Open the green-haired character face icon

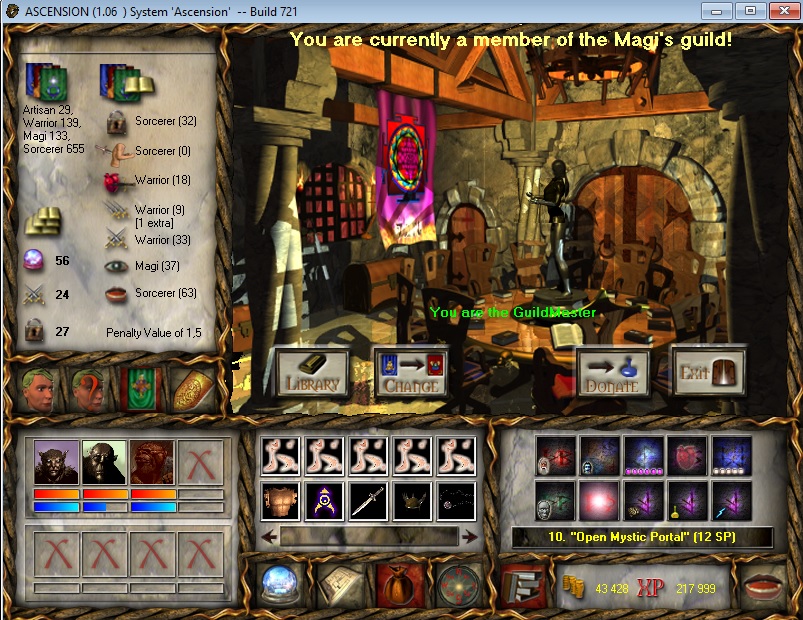coord(39,390)
